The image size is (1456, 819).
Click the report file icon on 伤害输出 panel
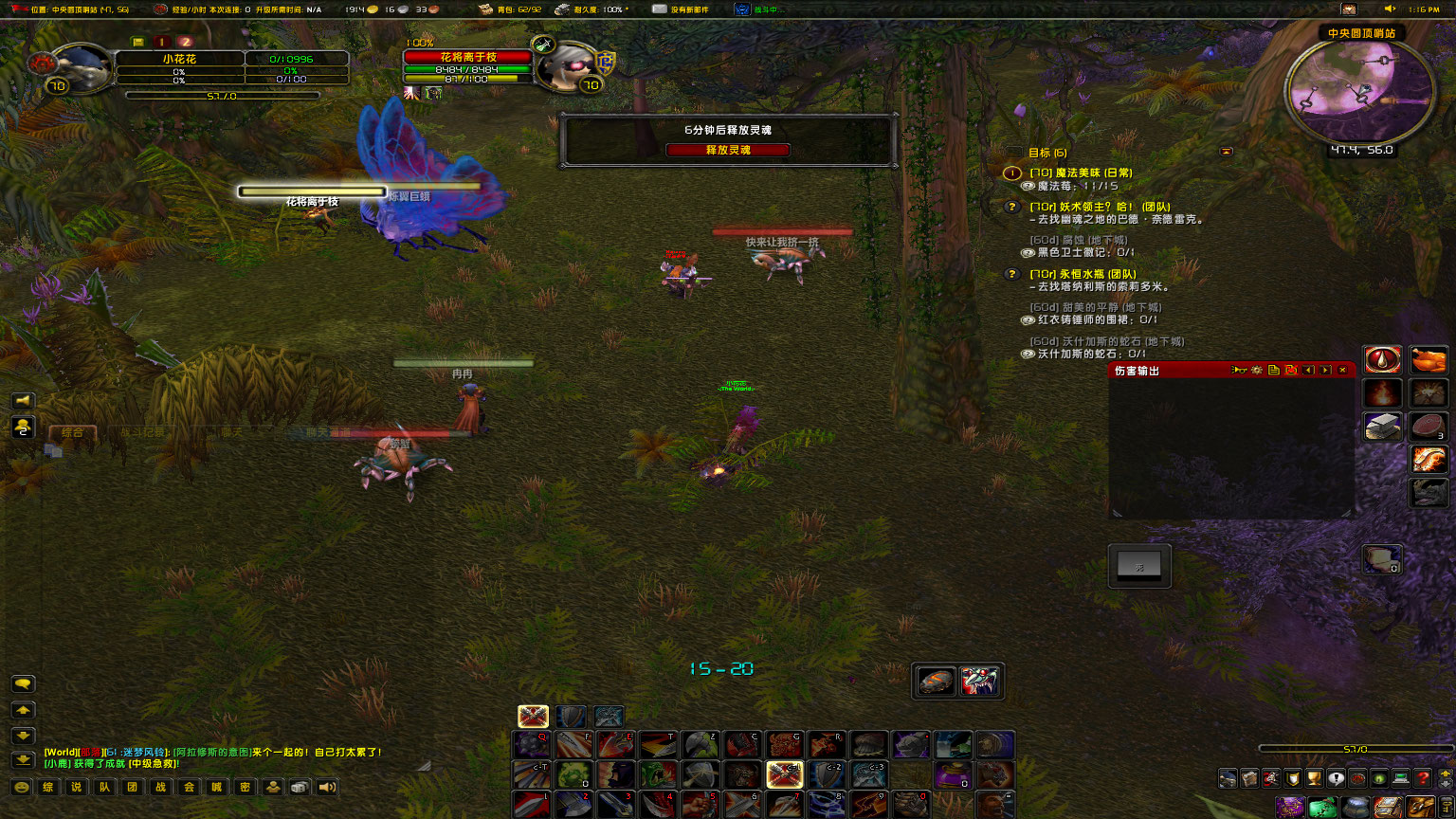pyautogui.click(x=1273, y=371)
